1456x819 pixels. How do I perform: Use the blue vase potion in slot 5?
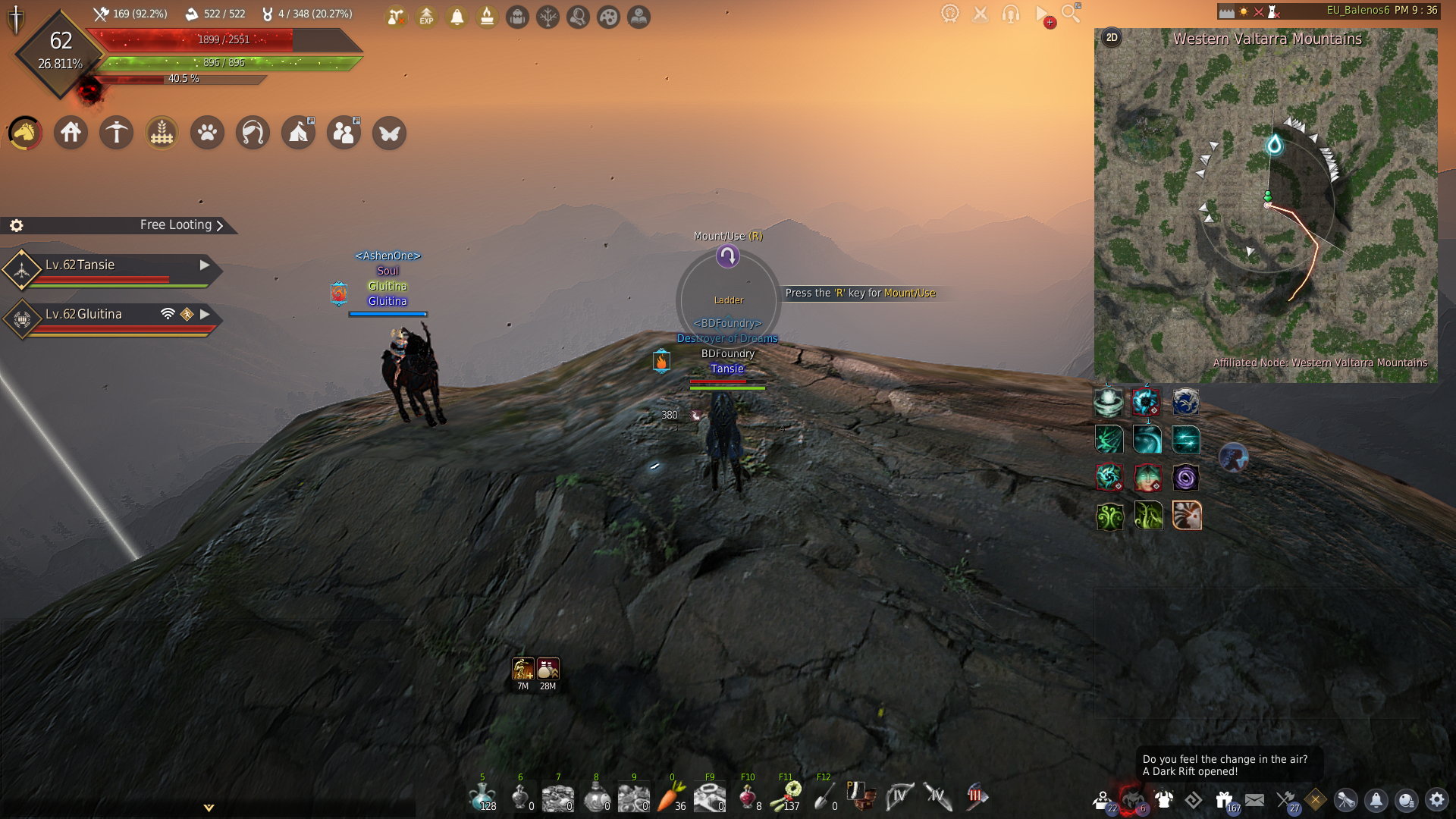pos(482,796)
